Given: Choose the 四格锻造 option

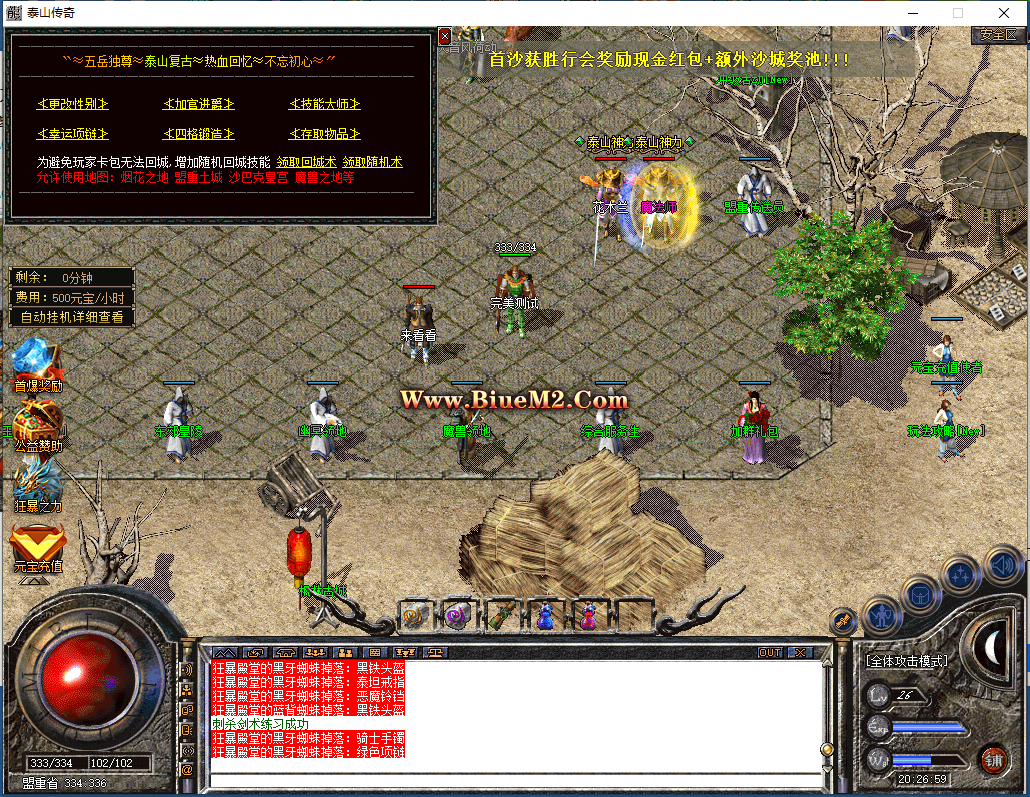Looking at the screenshot, I should [x=198, y=134].
